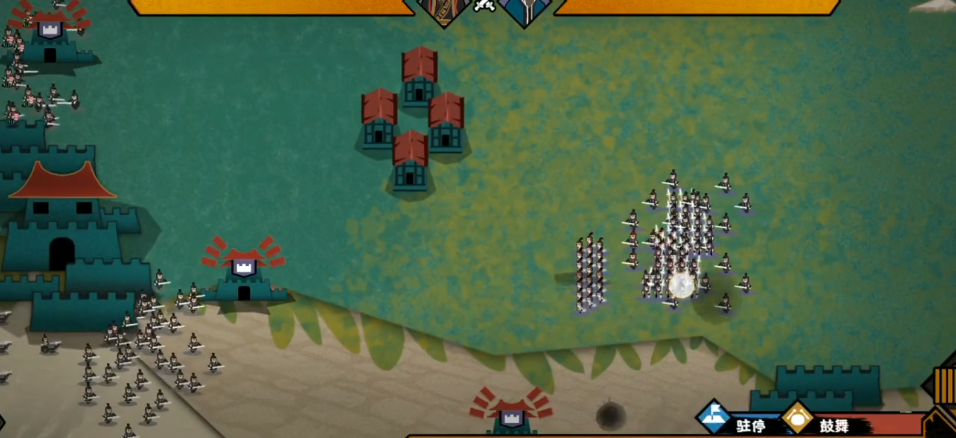956x438 pixels.
Task: Activate the 驻停 halt command
Action: pyautogui.click(x=713, y=418)
